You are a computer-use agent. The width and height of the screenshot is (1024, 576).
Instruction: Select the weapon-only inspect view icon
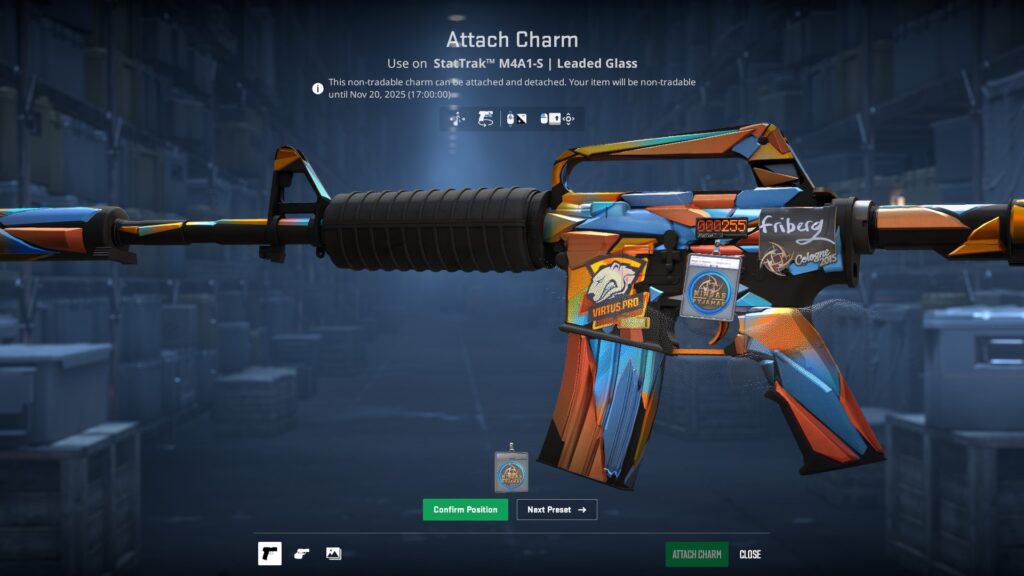[270, 554]
